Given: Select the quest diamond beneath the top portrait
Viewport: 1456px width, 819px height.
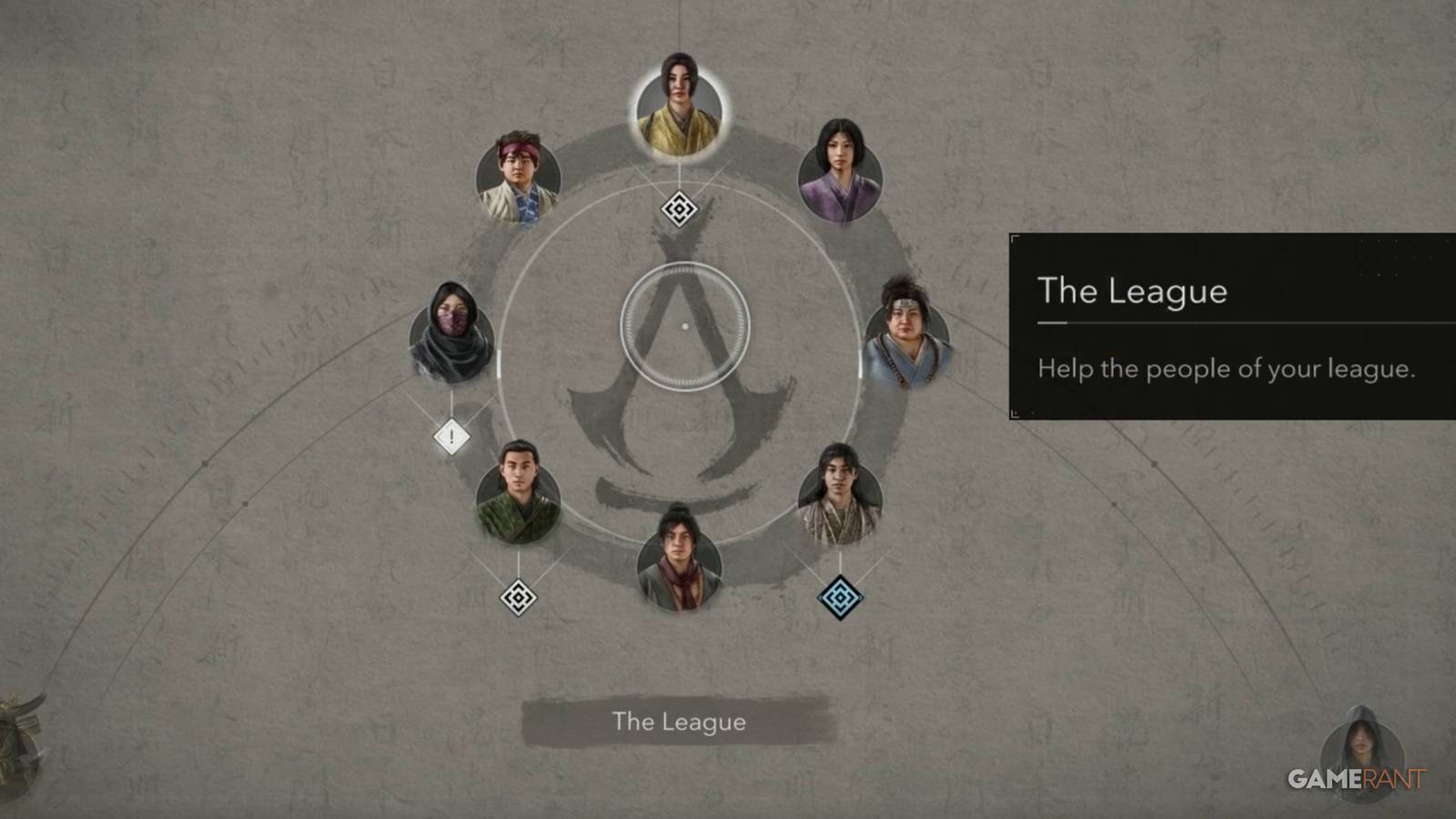Looking at the screenshot, I should point(680,207).
